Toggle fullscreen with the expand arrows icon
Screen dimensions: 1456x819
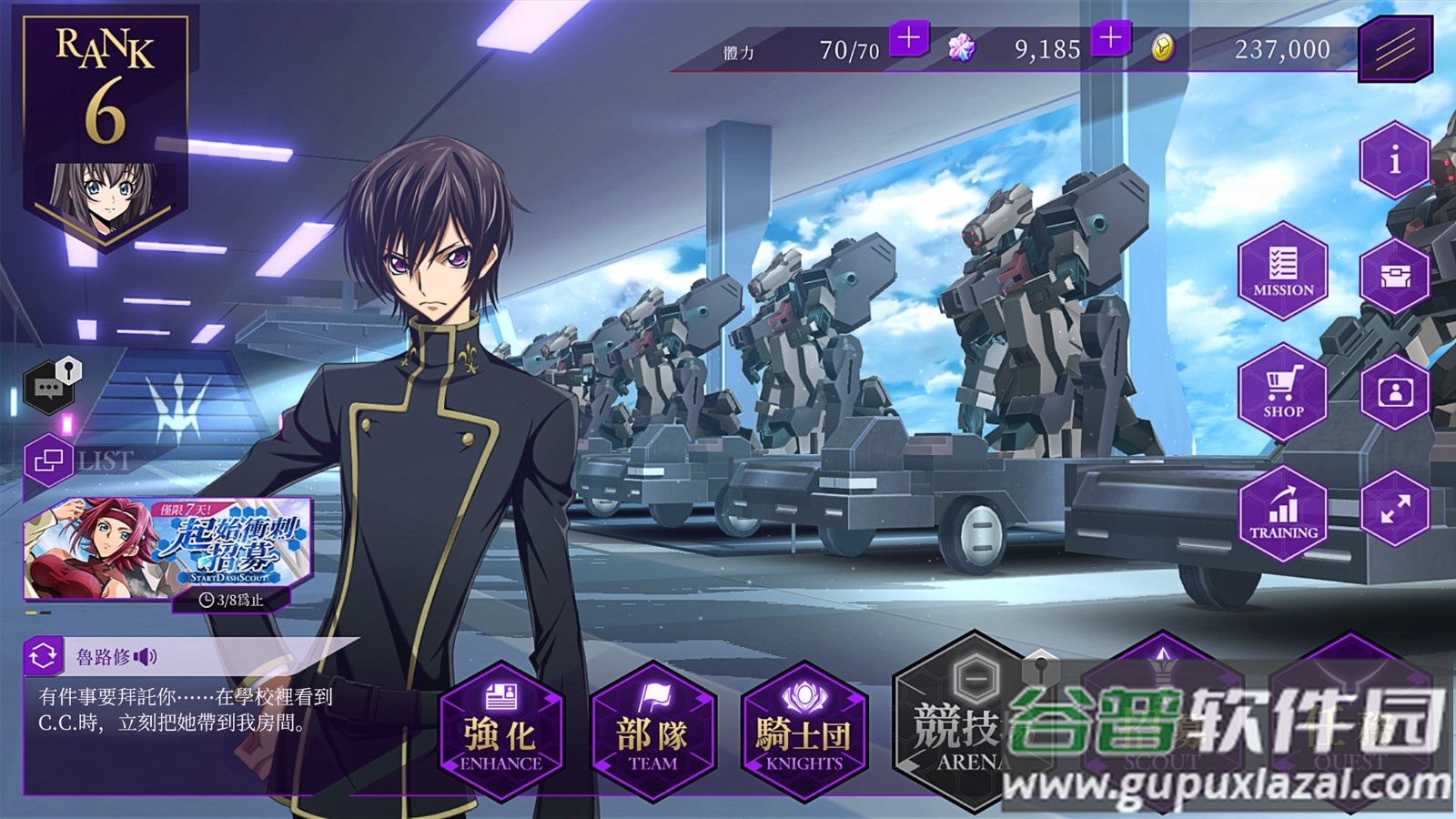(x=1394, y=509)
